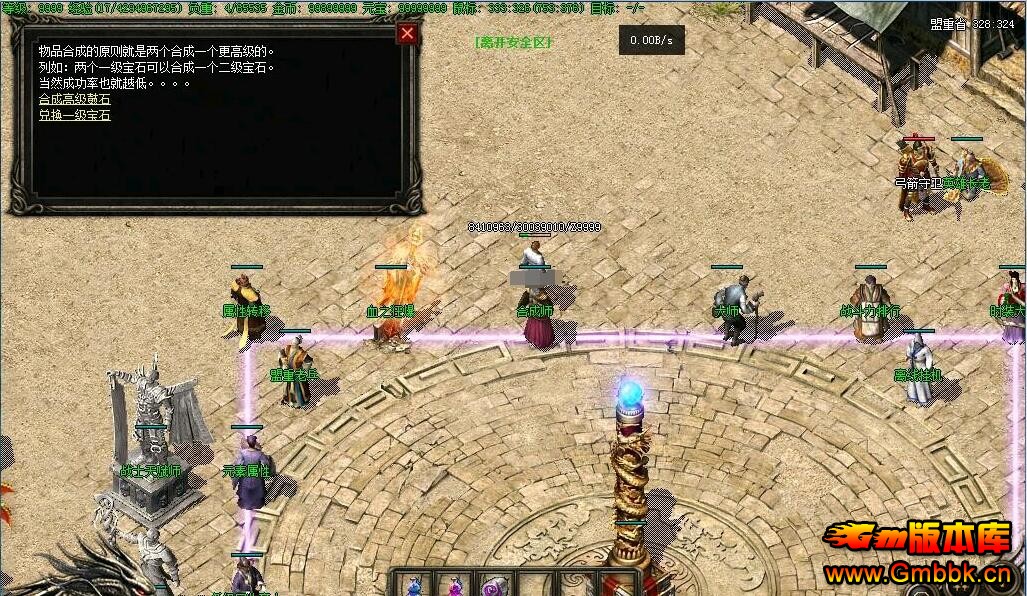Close the synthesis dialog window
The width and height of the screenshot is (1027, 596).
(x=407, y=34)
